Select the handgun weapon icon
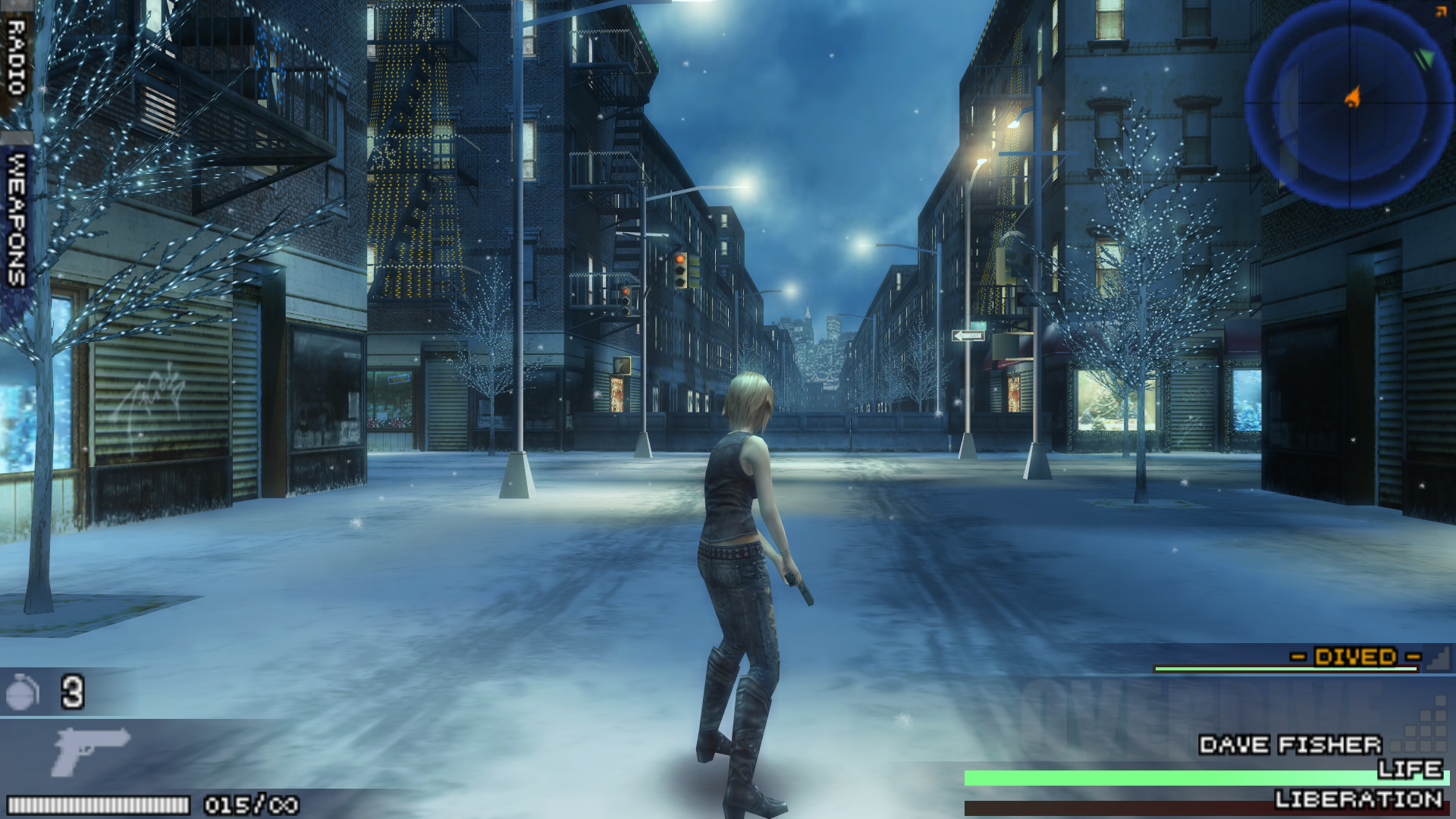Image resolution: width=1456 pixels, height=819 pixels. (89, 751)
